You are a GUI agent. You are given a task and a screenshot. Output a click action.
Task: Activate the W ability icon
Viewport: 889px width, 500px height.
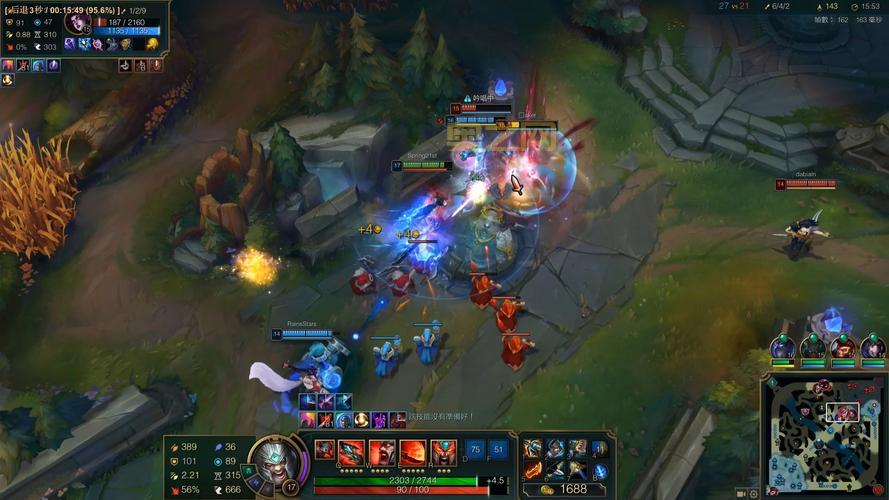tap(382, 452)
